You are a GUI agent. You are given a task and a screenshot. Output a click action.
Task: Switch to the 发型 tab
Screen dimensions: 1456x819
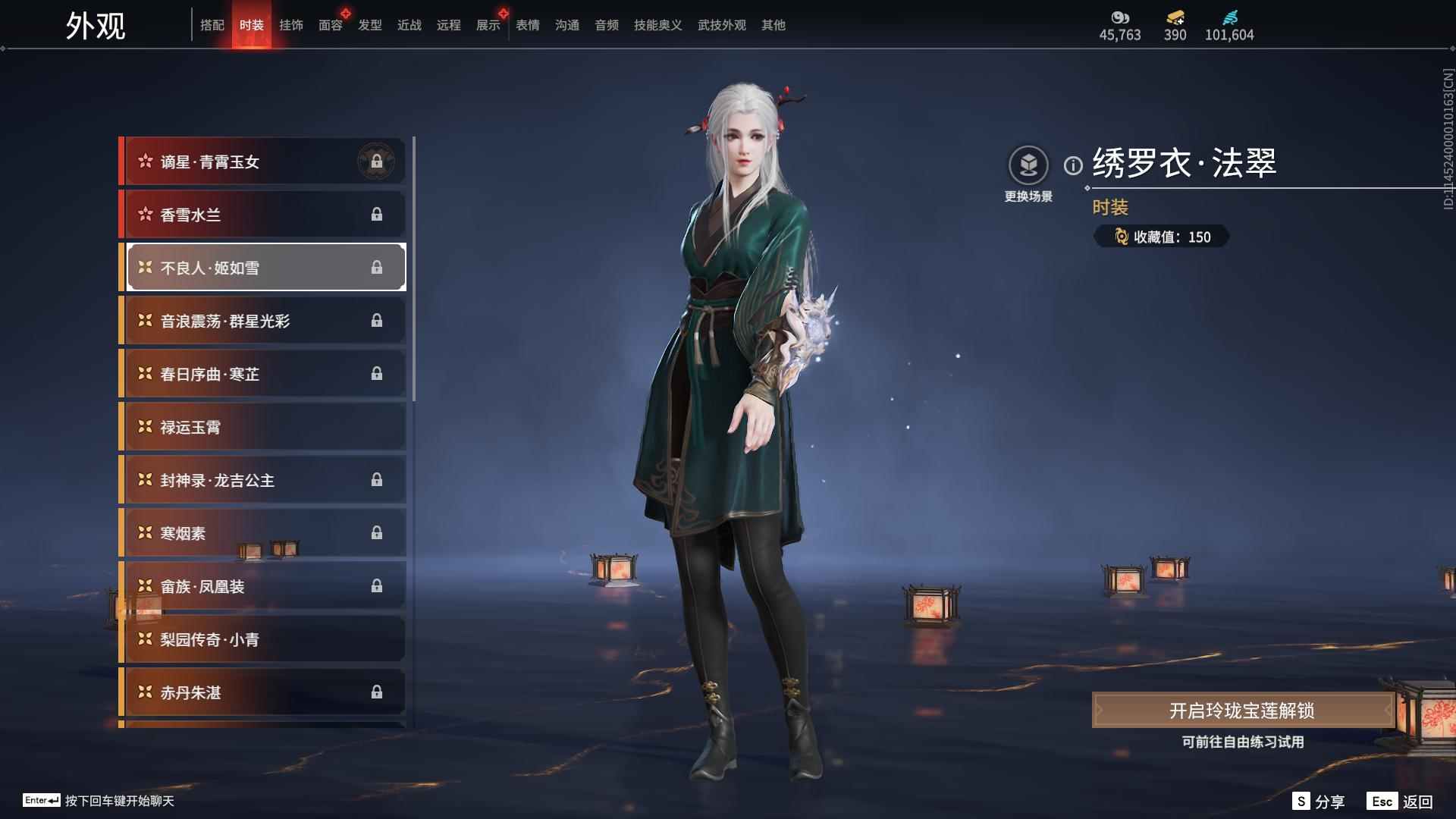click(369, 24)
